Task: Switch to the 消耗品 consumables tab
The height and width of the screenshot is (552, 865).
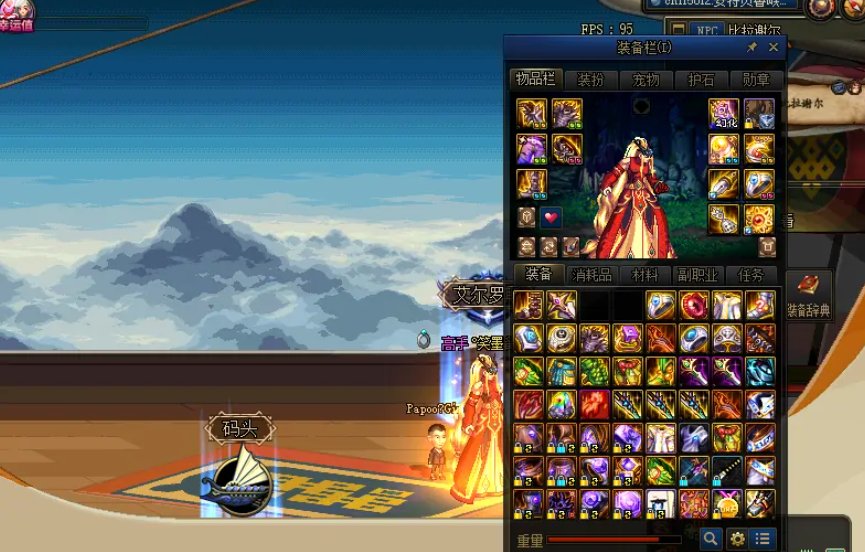Action: (x=591, y=275)
